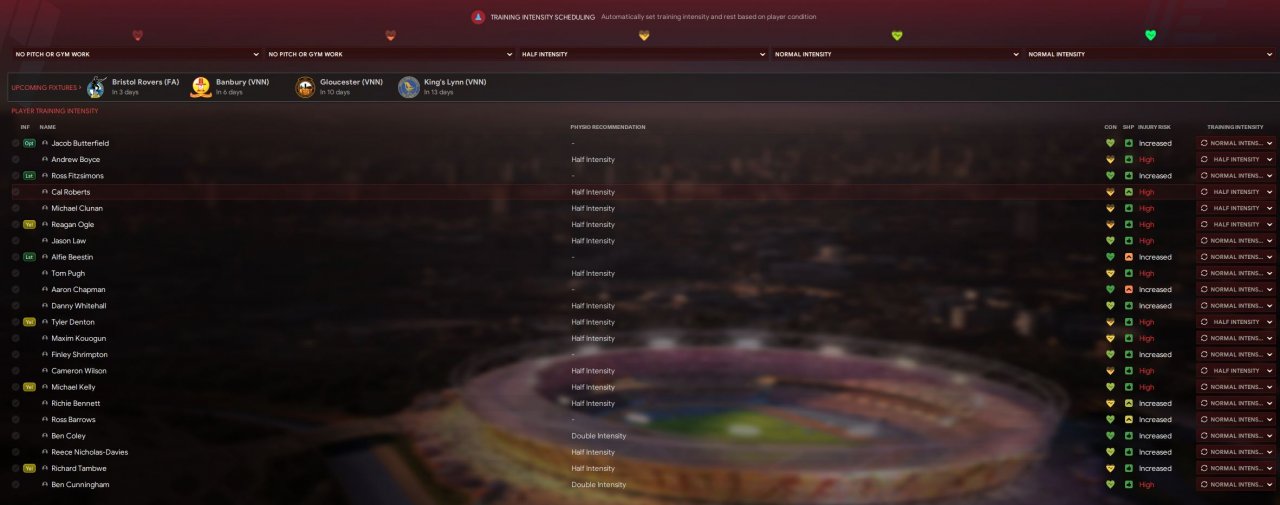Open Cameron Wilson's training intensity dropdown
The height and width of the screenshot is (505, 1280).
(1236, 371)
